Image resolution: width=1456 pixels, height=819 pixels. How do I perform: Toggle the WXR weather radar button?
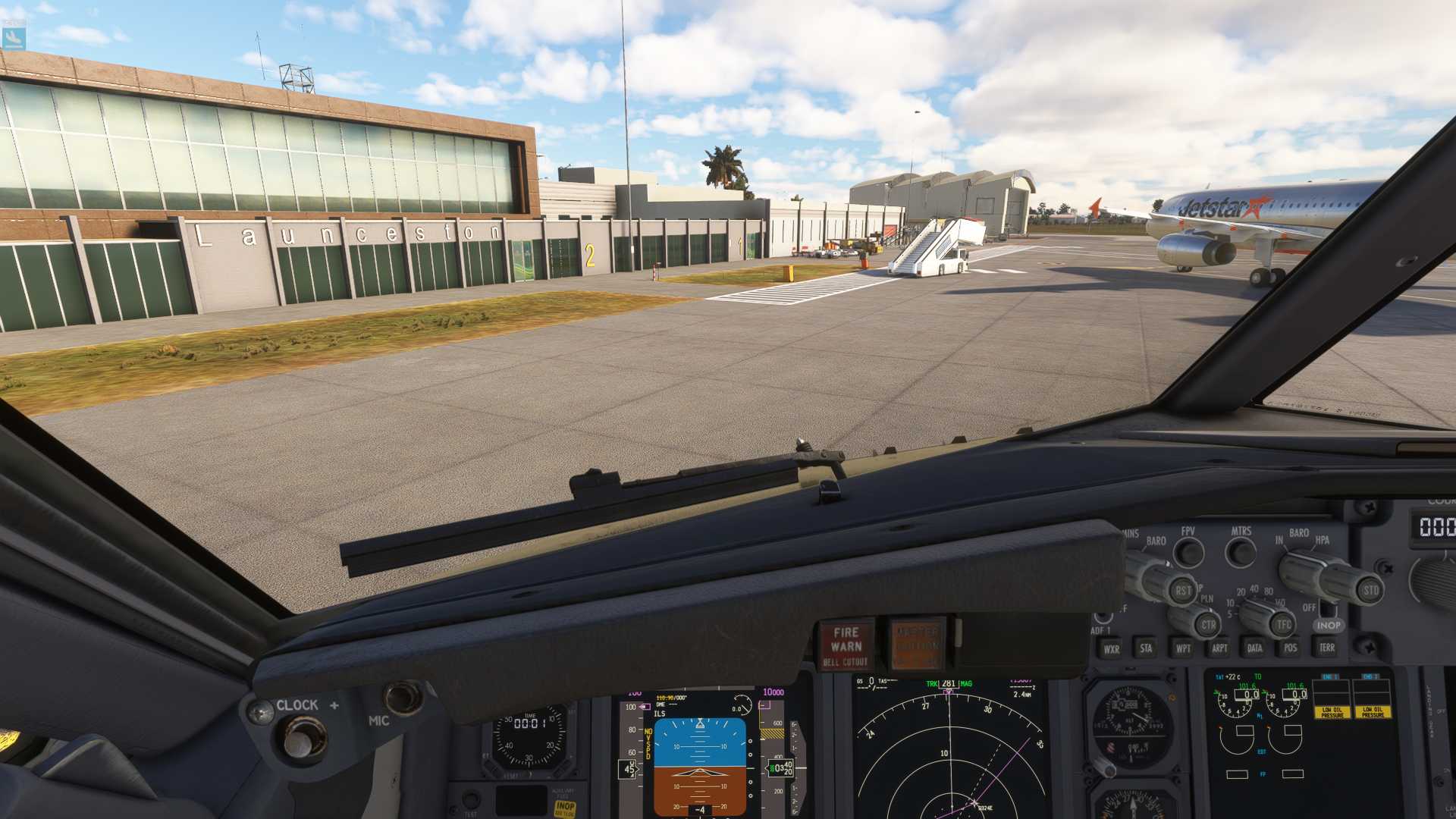pyautogui.click(x=1111, y=648)
